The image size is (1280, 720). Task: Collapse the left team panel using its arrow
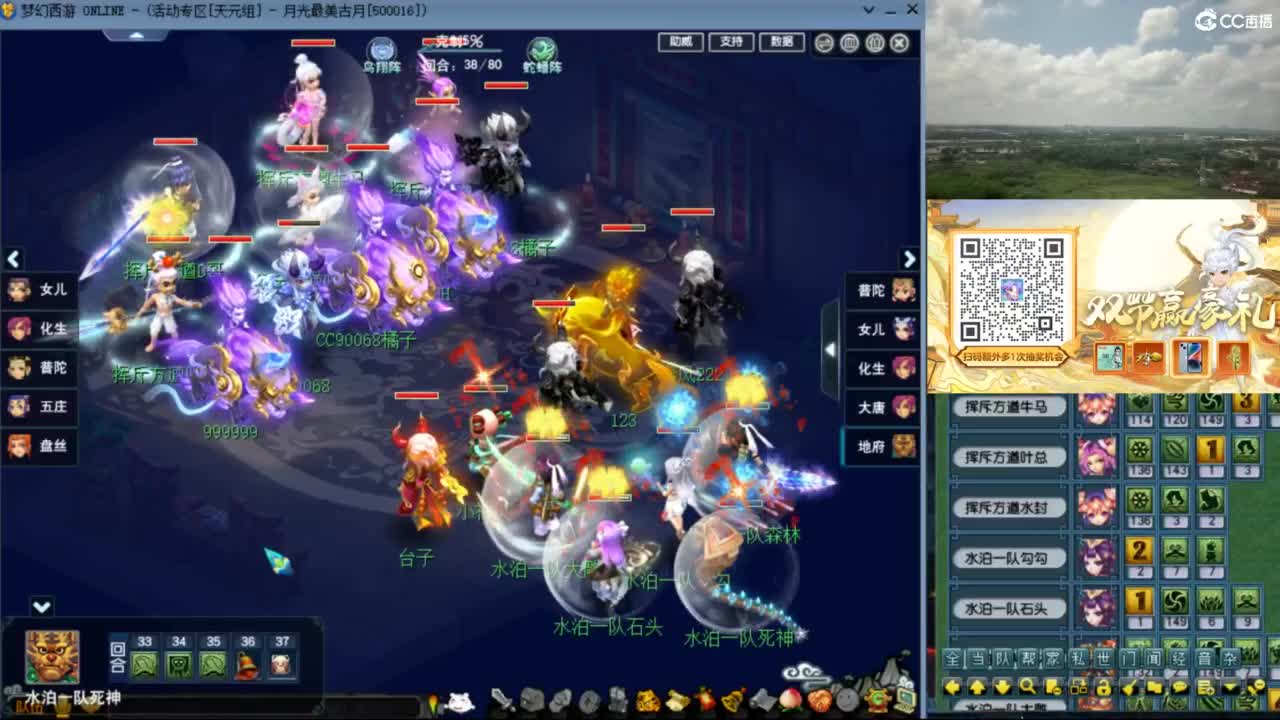pyautogui.click(x=13, y=259)
